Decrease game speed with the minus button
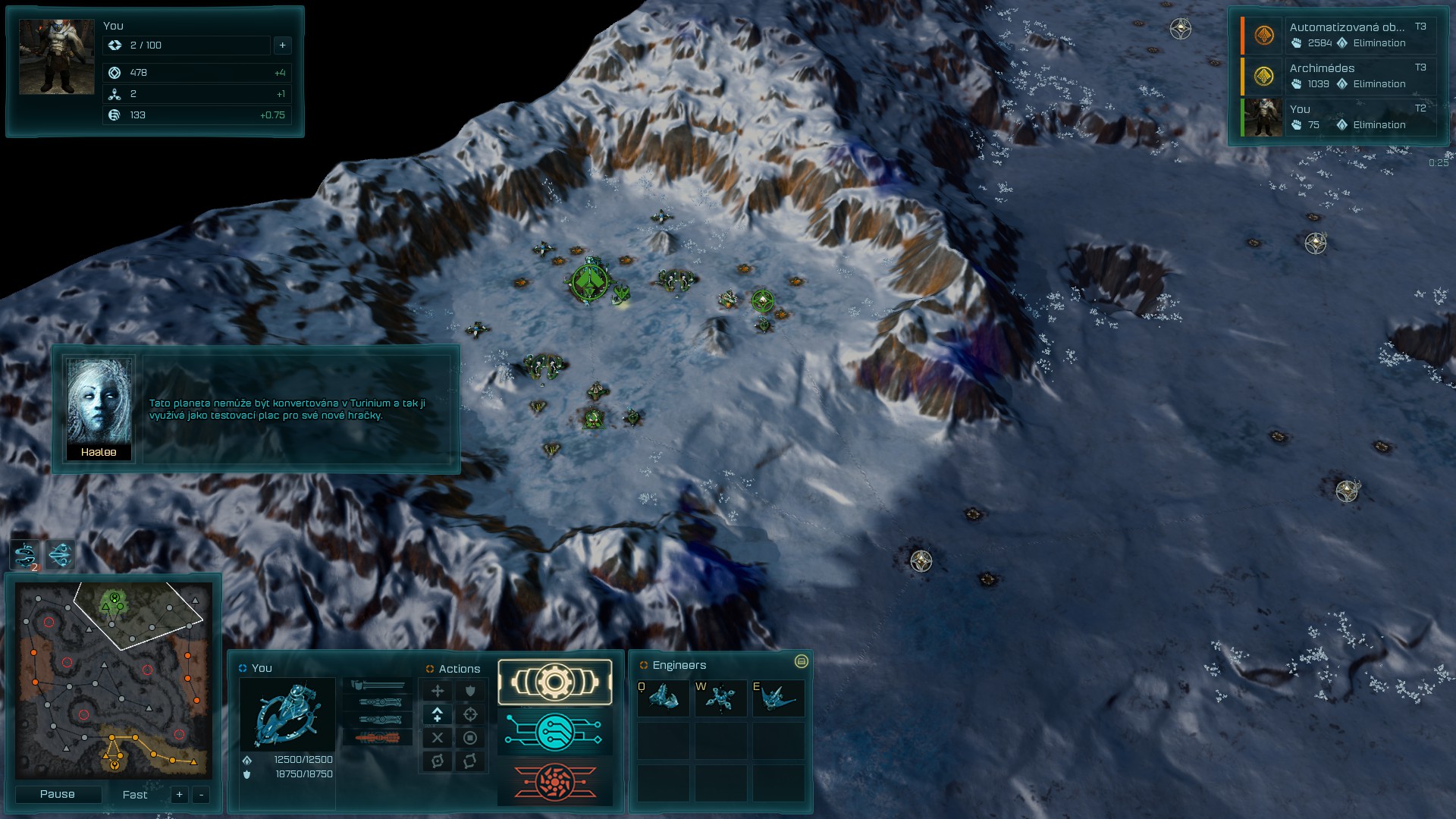 click(x=201, y=795)
